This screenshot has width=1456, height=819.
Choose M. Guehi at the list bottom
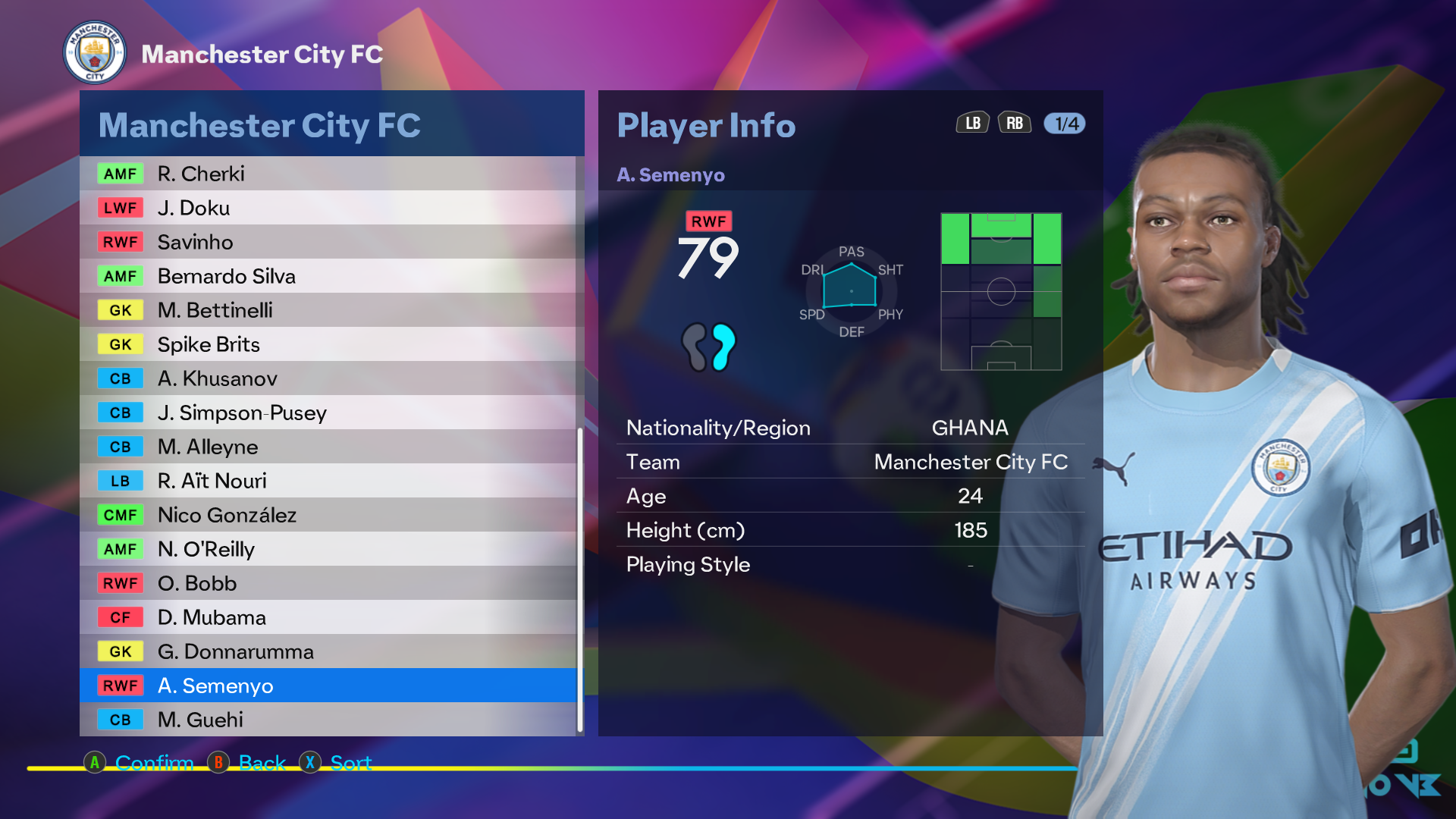tap(328, 720)
